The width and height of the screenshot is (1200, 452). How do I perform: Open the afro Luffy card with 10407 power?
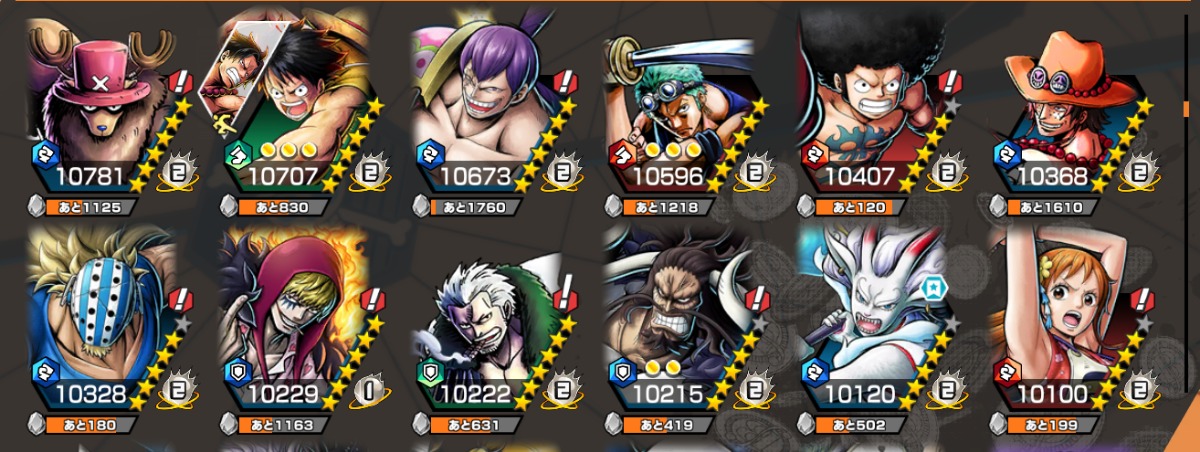868,110
